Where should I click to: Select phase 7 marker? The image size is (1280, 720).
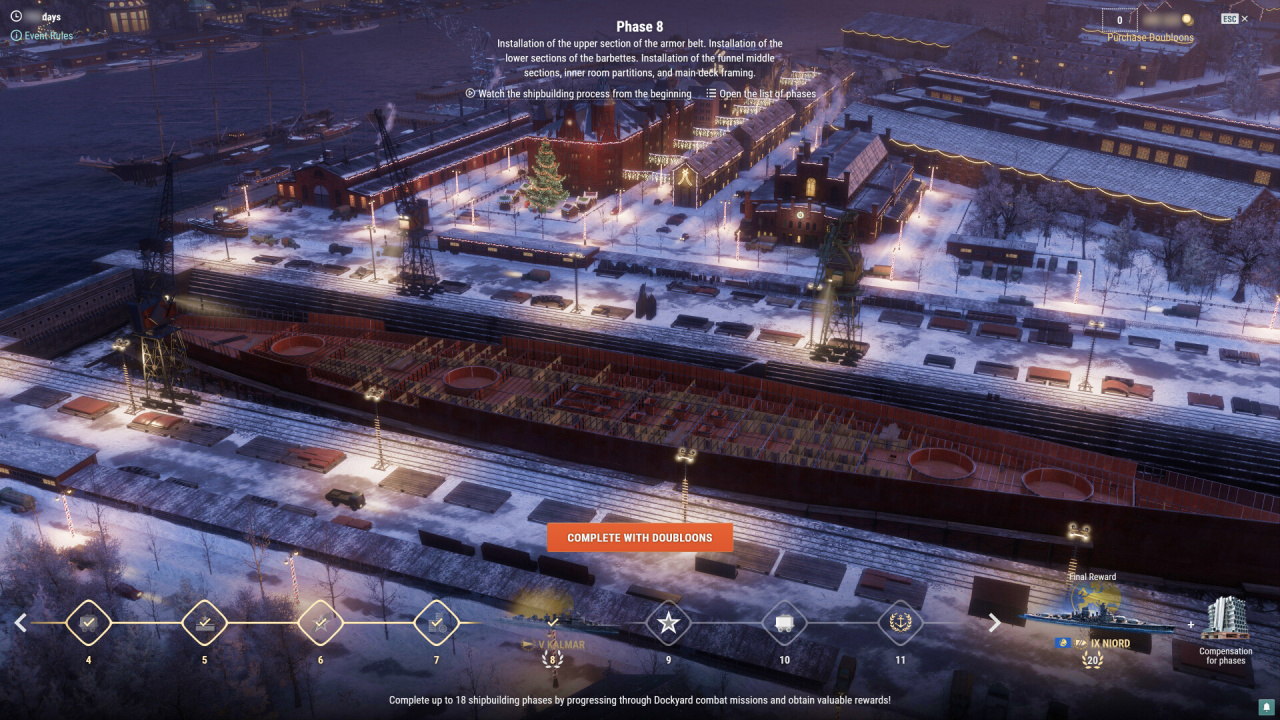tap(436, 623)
